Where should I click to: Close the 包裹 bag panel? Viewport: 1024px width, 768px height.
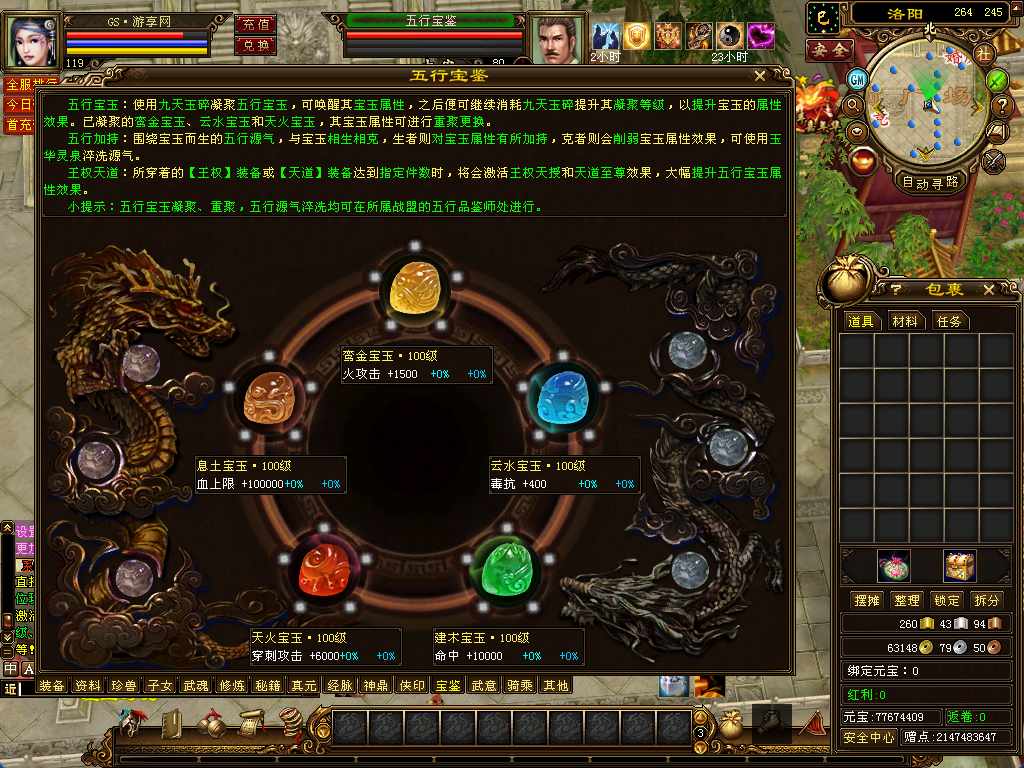pyautogui.click(x=989, y=289)
